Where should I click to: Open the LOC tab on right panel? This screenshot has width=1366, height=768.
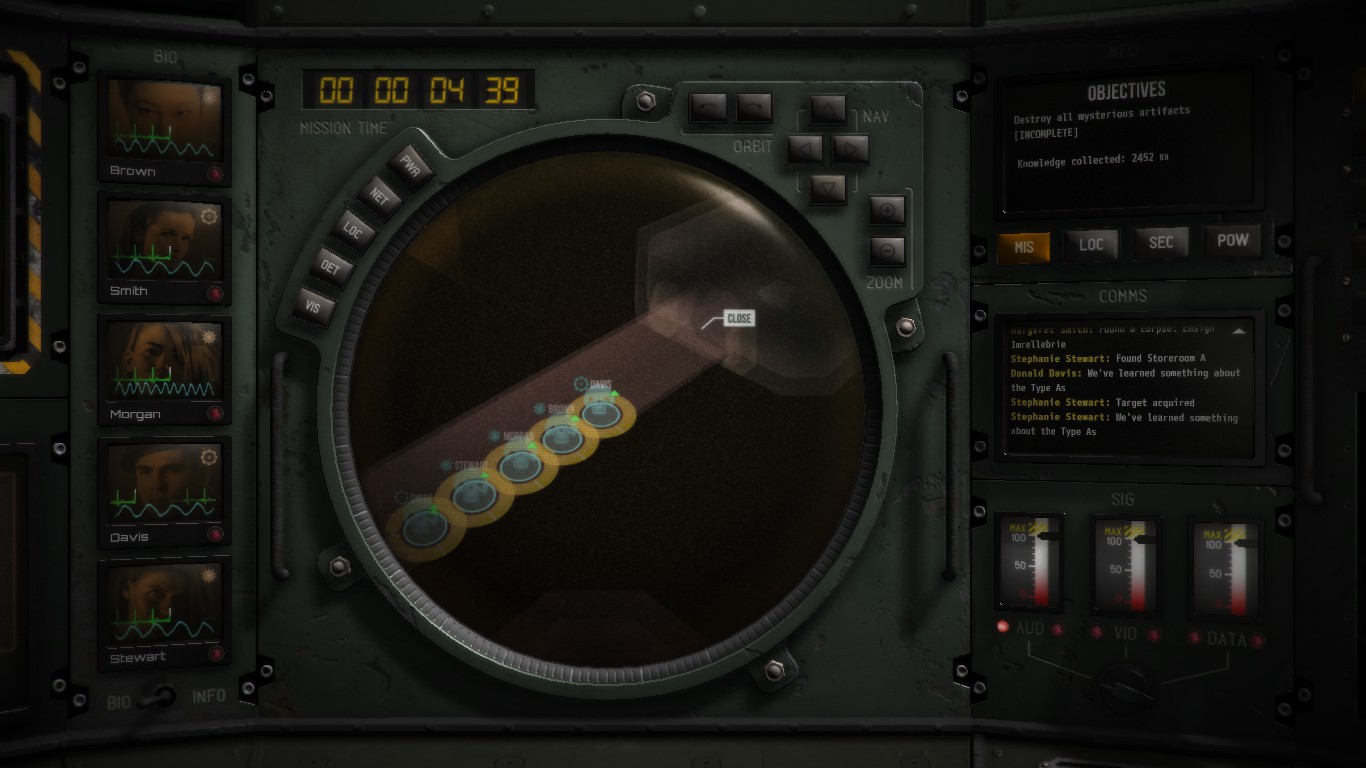point(1091,244)
